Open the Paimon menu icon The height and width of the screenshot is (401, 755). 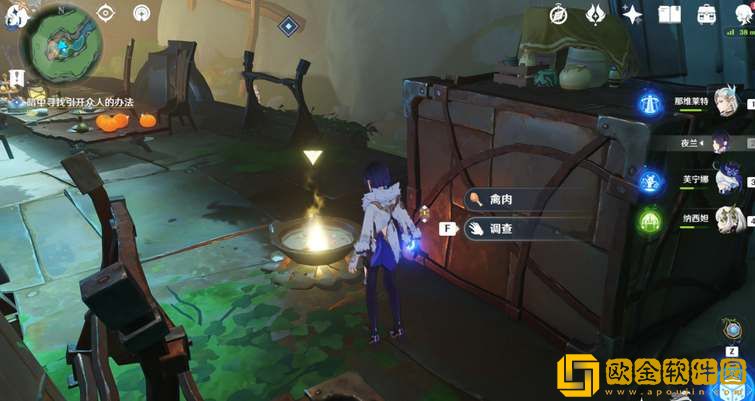(12, 15)
